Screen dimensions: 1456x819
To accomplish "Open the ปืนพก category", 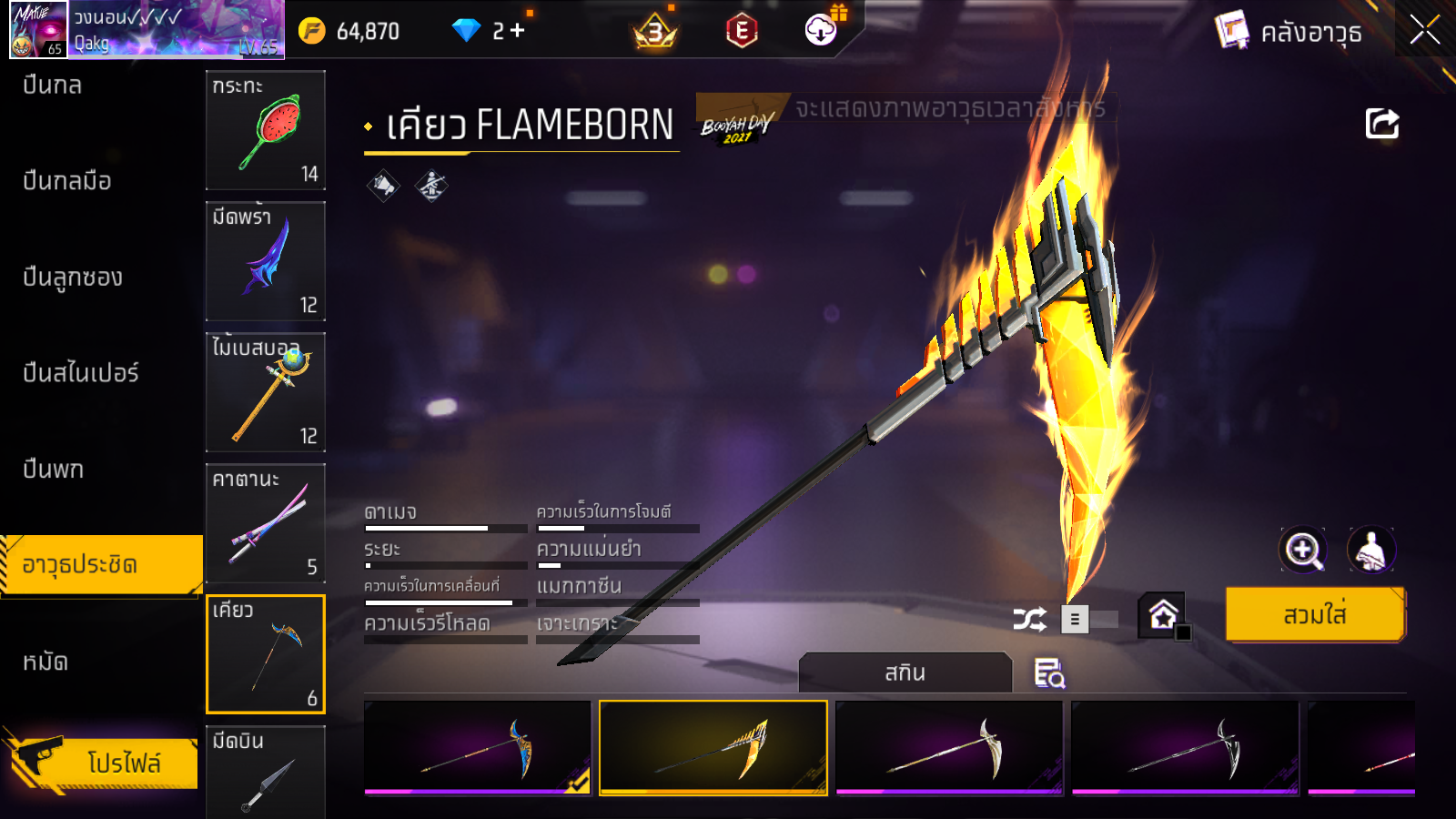I will click(x=54, y=470).
